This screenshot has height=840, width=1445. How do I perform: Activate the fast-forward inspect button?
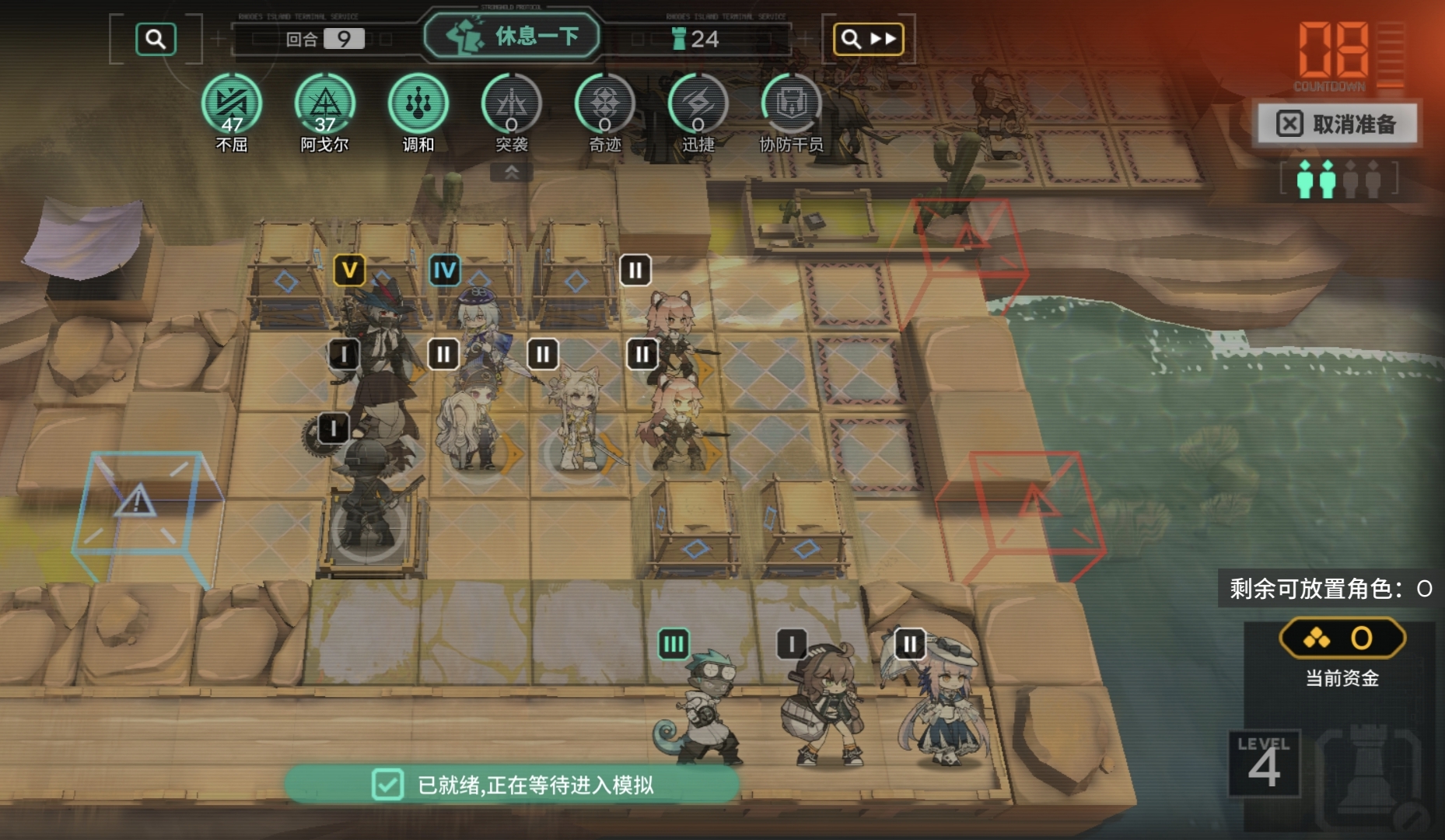(x=868, y=39)
